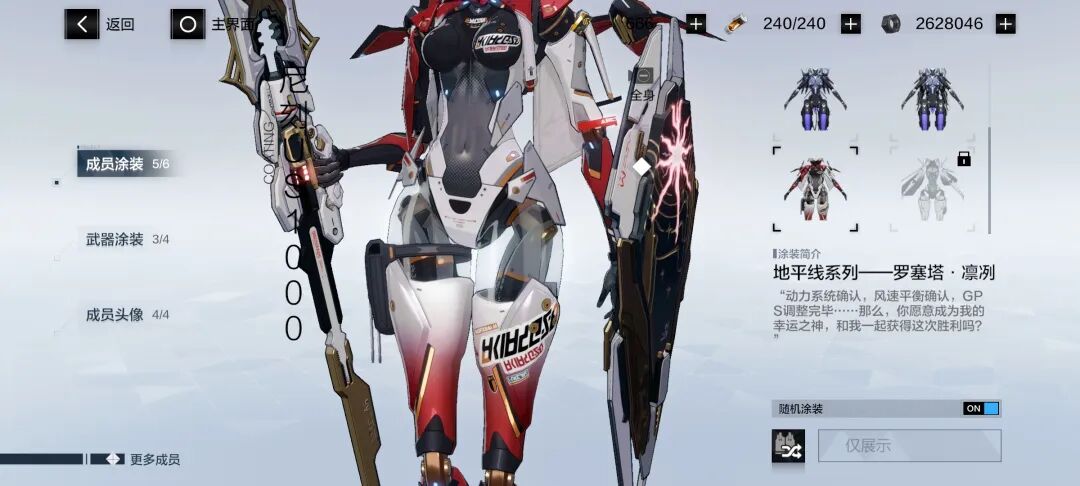Open the 武器涂装 weapon coating tab
1080x486 pixels.
pos(127,240)
